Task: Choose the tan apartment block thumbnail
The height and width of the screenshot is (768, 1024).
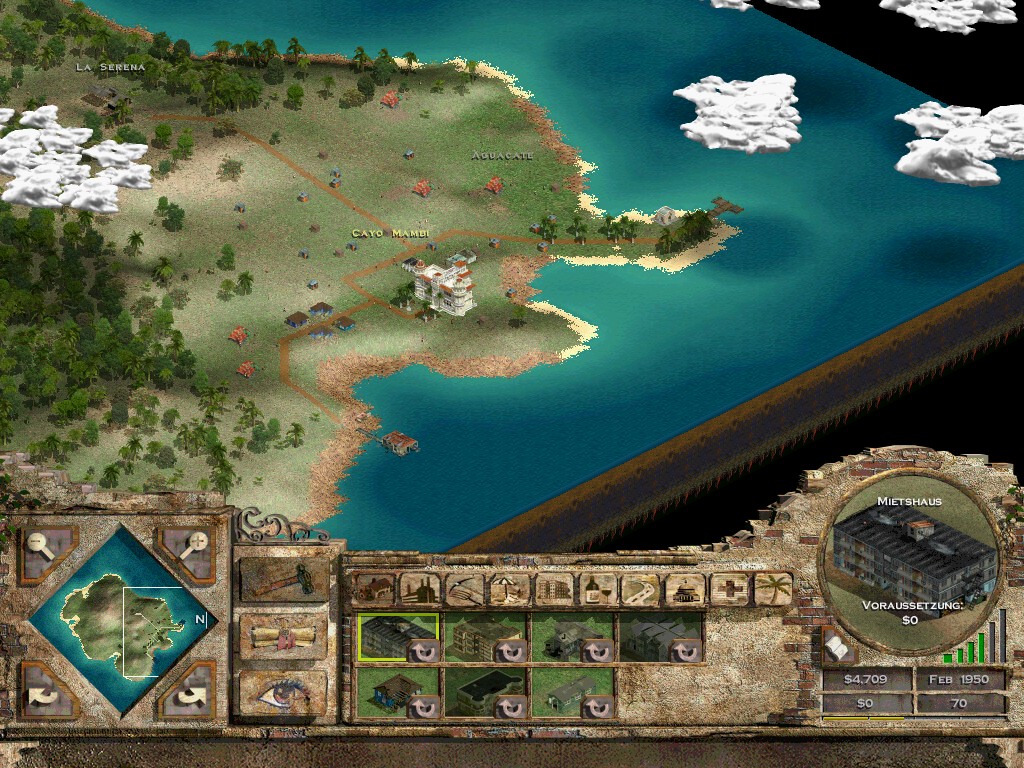Action: click(484, 637)
